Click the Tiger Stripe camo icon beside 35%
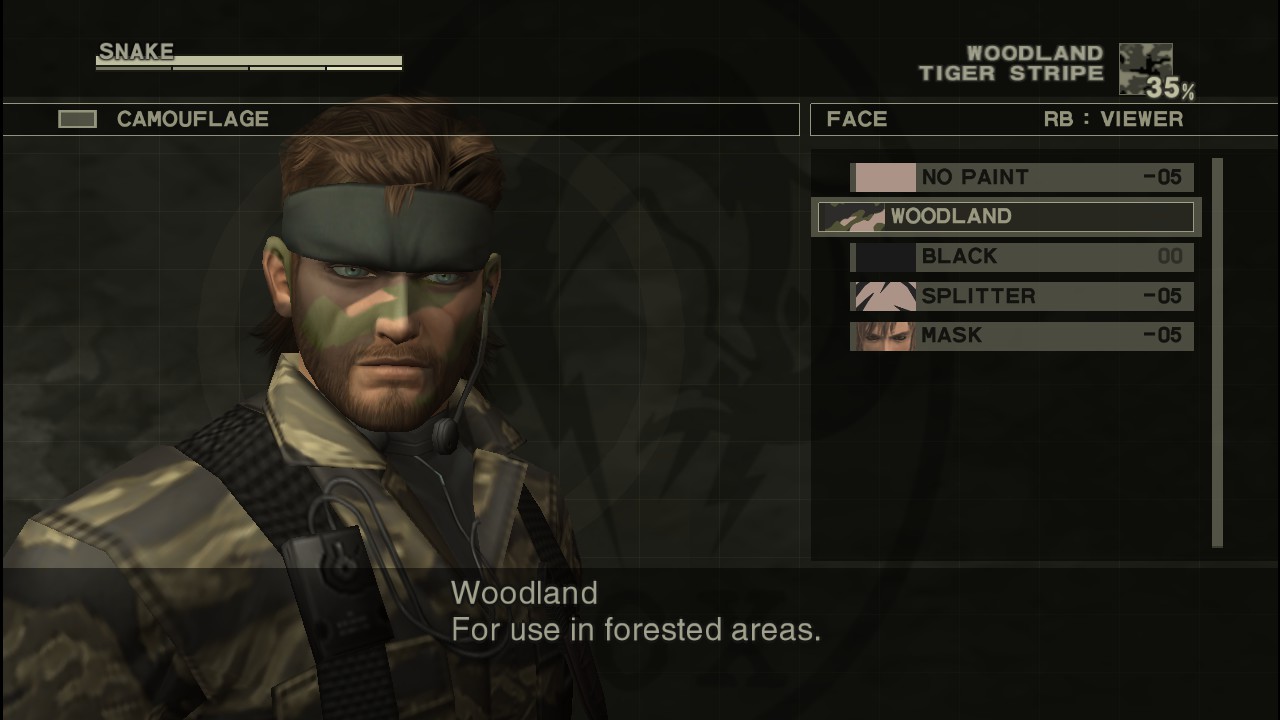The width and height of the screenshot is (1280, 720). click(x=1148, y=68)
